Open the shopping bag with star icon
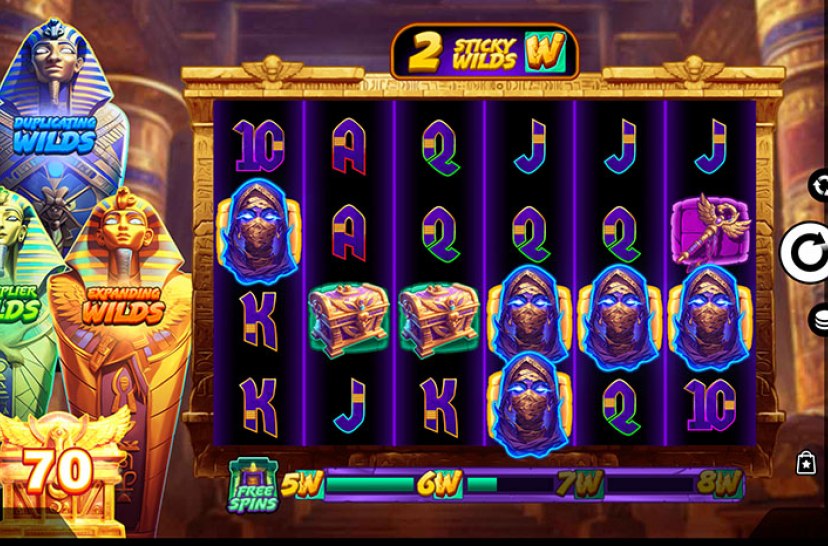The image size is (828, 546). 806,462
